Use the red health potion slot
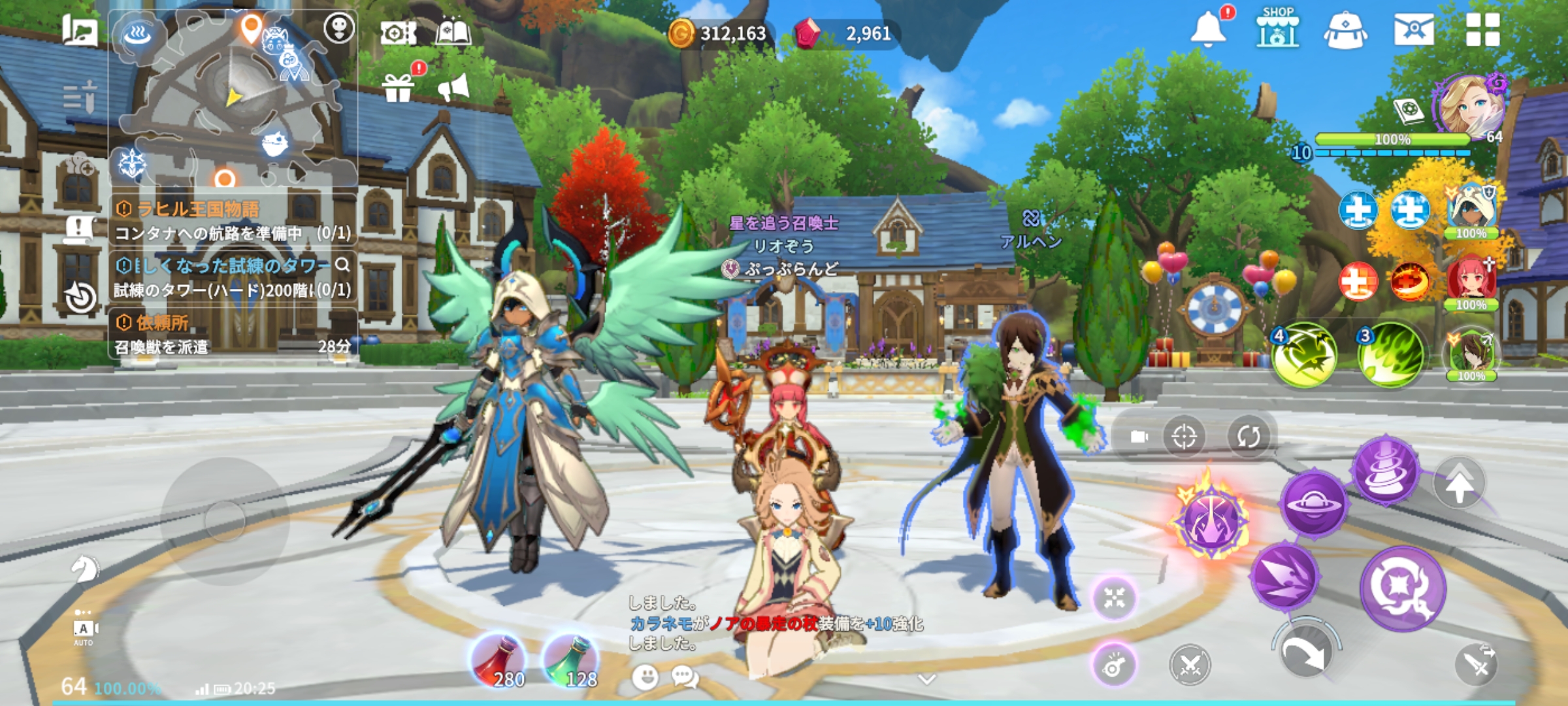The image size is (1568, 706). [x=500, y=660]
